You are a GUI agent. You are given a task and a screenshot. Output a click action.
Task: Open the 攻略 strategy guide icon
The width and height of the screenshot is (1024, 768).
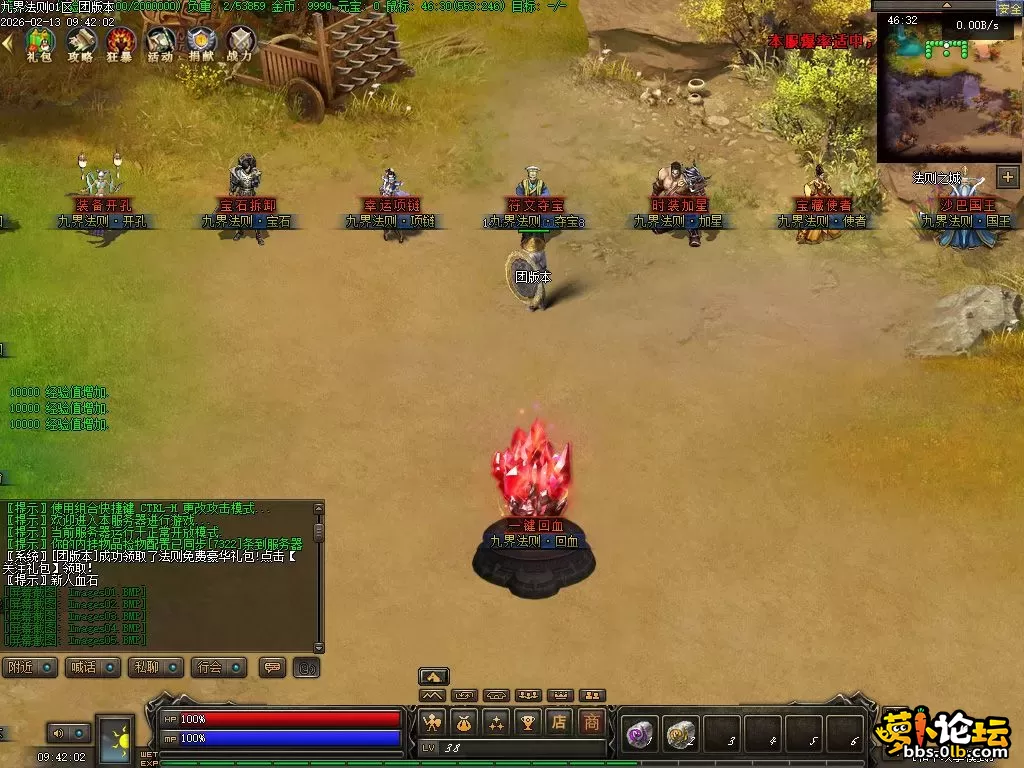tap(80, 42)
